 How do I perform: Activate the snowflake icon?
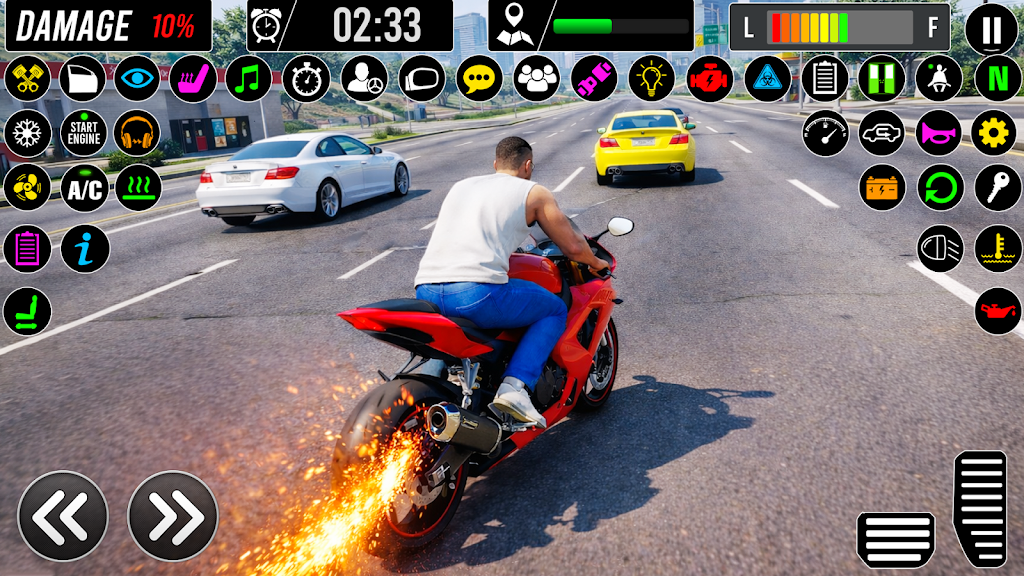pos(28,133)
